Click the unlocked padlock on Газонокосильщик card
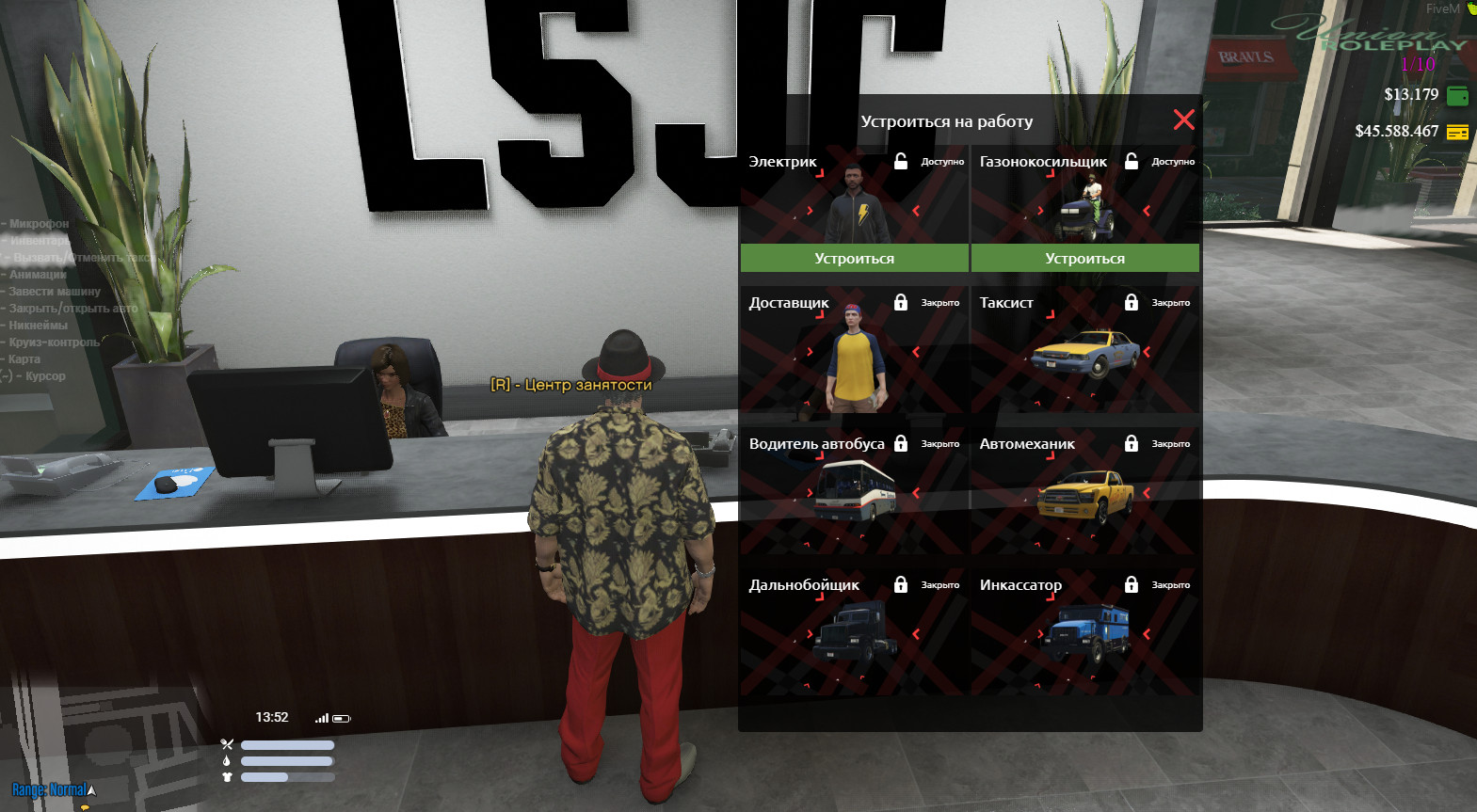 pyautogui.click(x=1132, y=161)
